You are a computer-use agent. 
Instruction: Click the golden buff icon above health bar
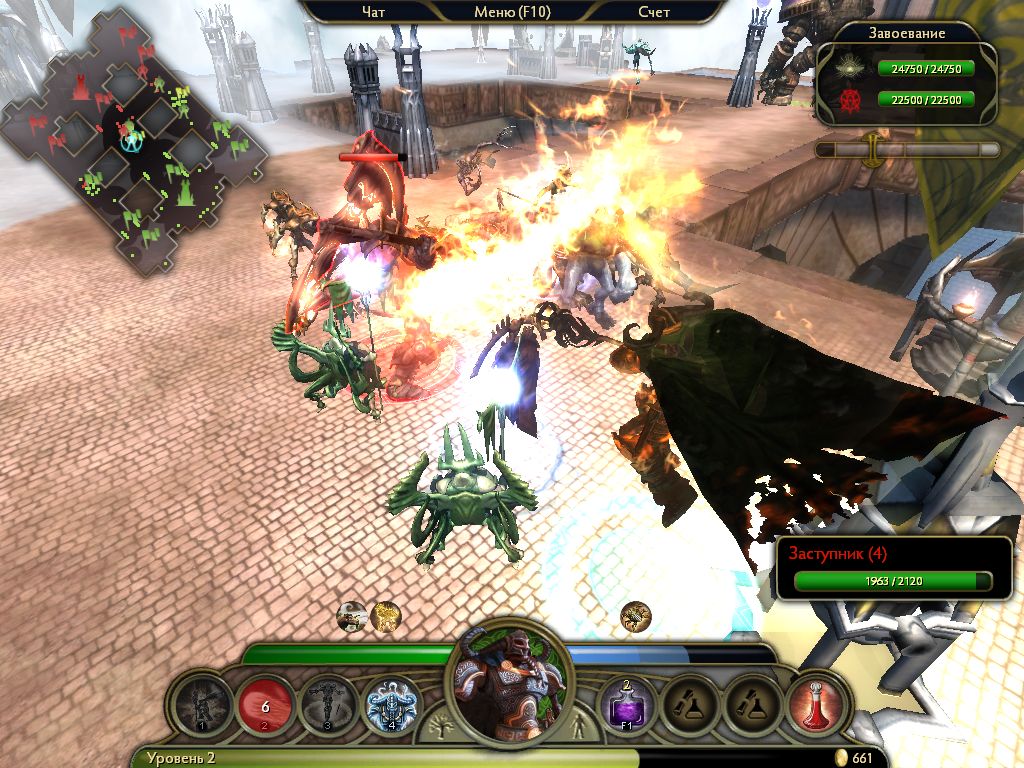pyautogui.click(x=385, y=617)
